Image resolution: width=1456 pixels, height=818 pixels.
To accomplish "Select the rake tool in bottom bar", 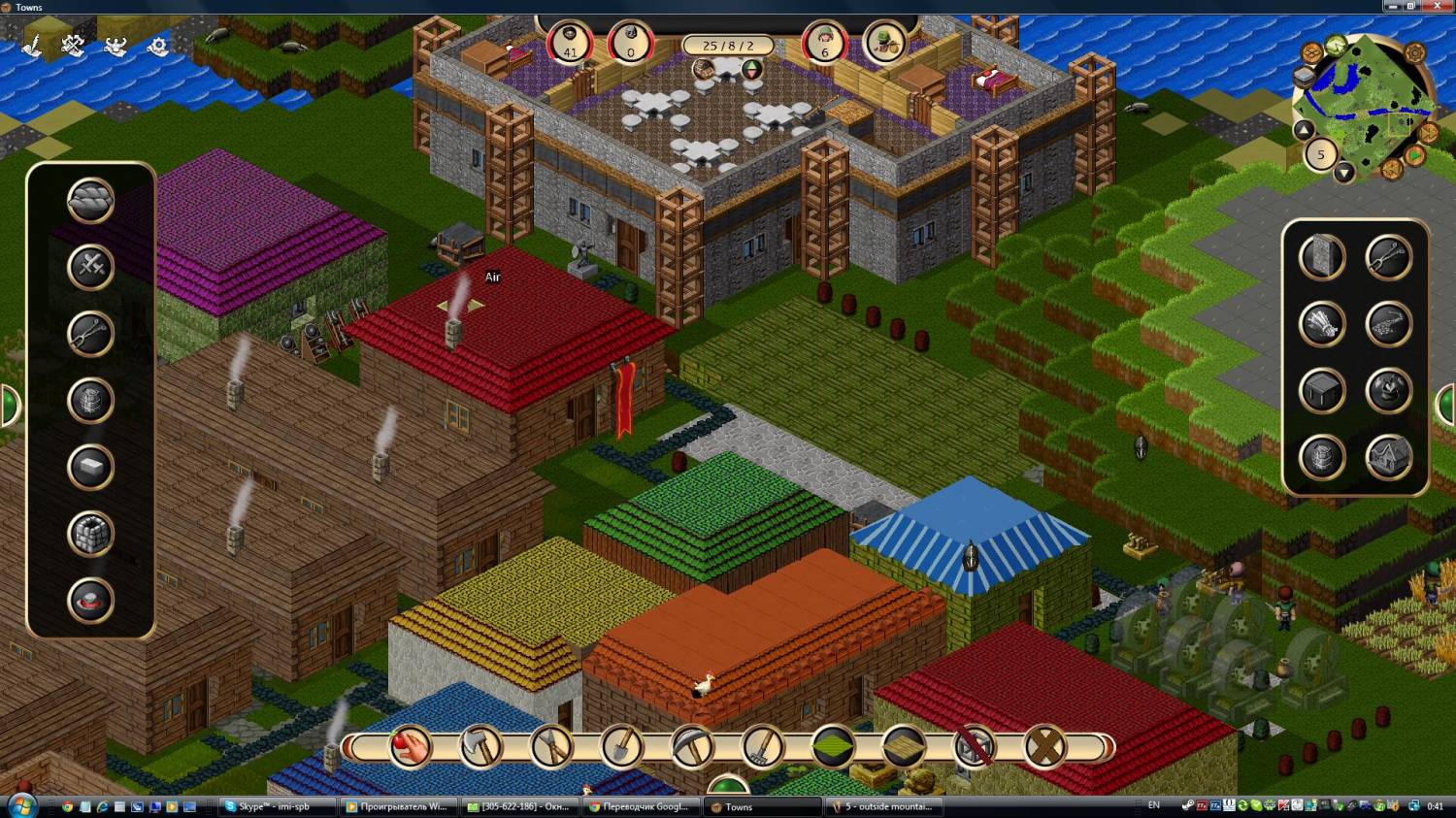I will [763, 747].
